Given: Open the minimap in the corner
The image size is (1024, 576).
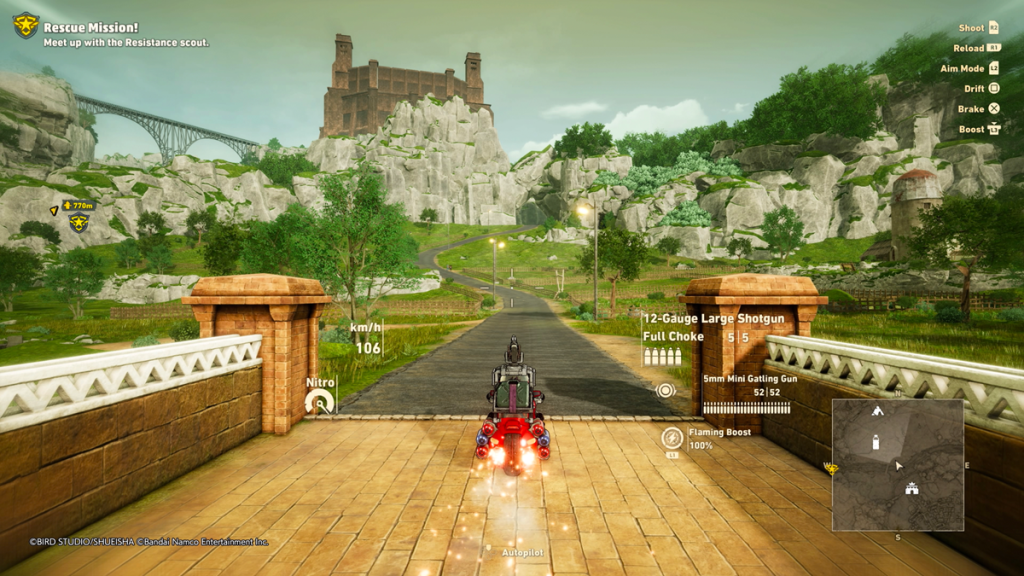Looking at the screenshot, I should [x=897, y=464].
